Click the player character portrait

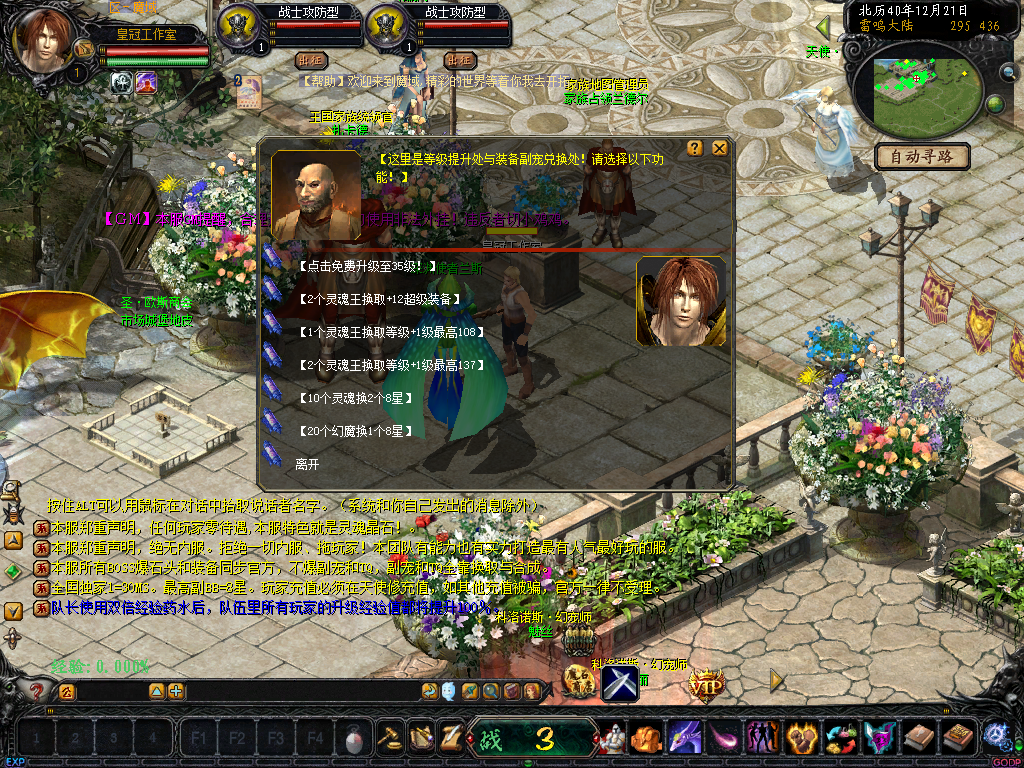44,40
